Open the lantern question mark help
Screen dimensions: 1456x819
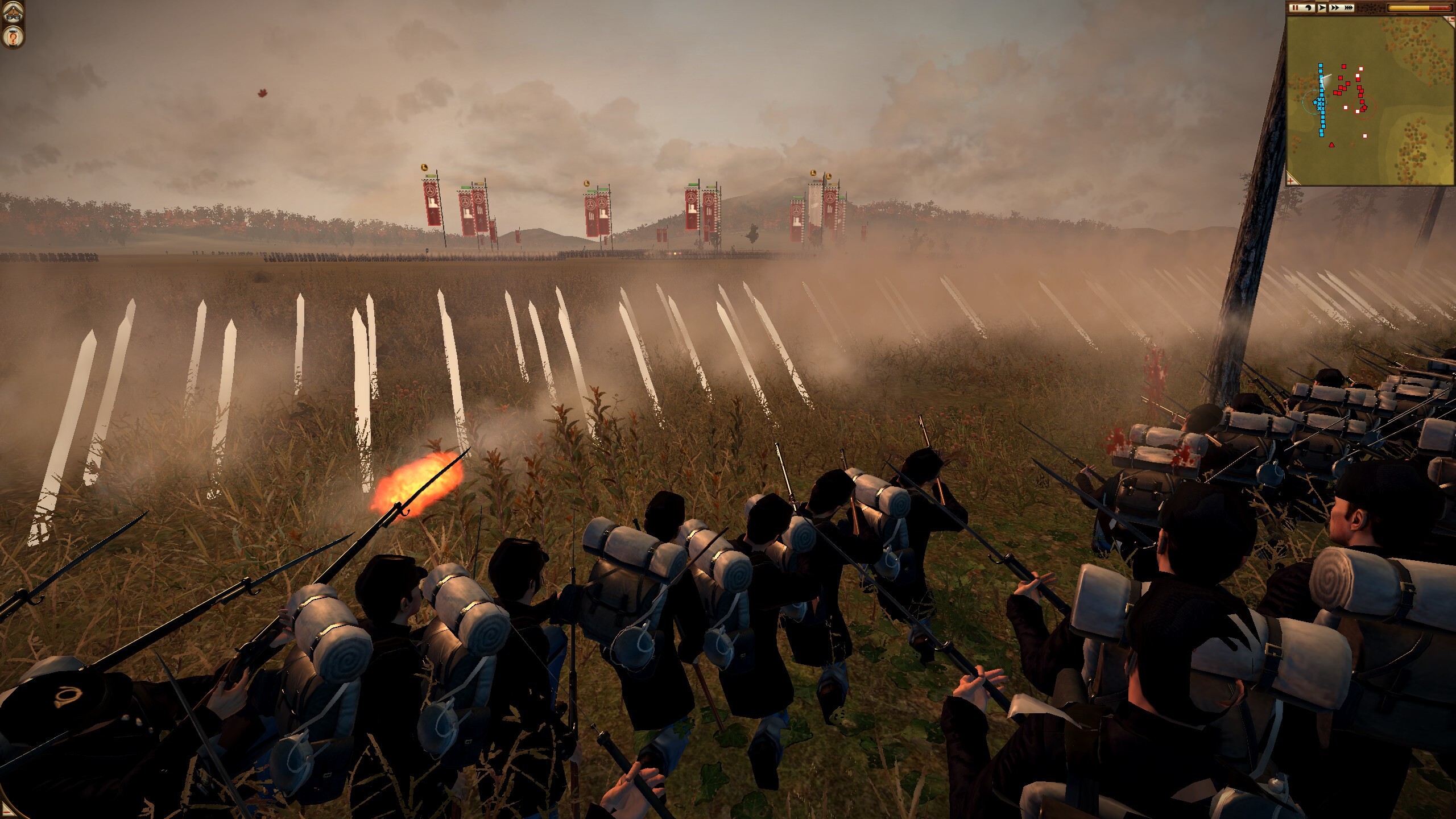(x=11, y=37)
